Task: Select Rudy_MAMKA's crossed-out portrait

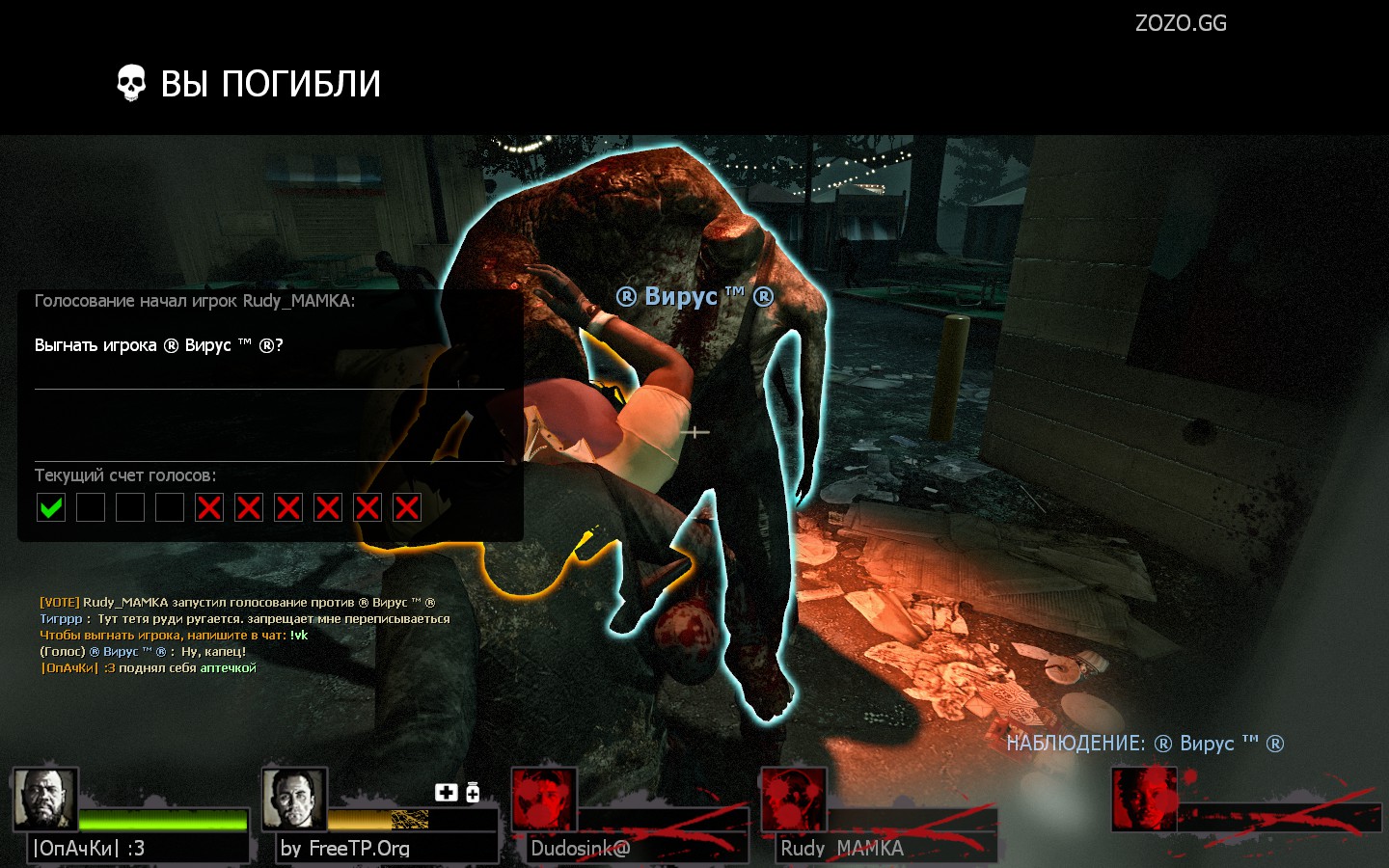Action: tap(794, 800)
